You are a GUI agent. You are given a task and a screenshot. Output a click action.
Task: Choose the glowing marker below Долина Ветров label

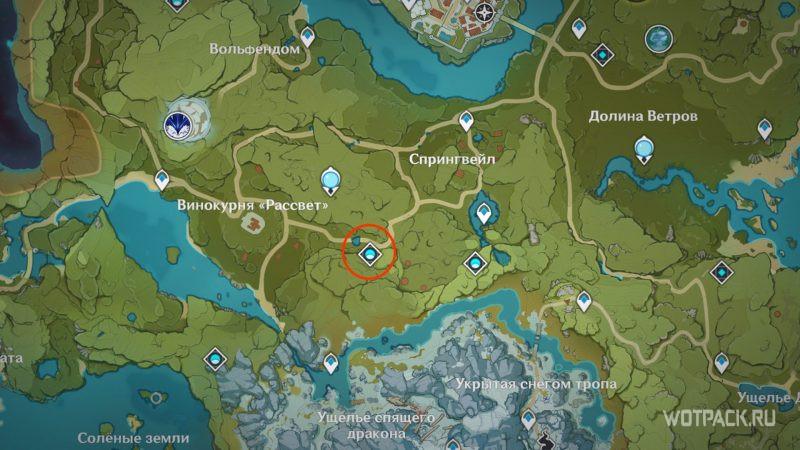coord(645,151)
